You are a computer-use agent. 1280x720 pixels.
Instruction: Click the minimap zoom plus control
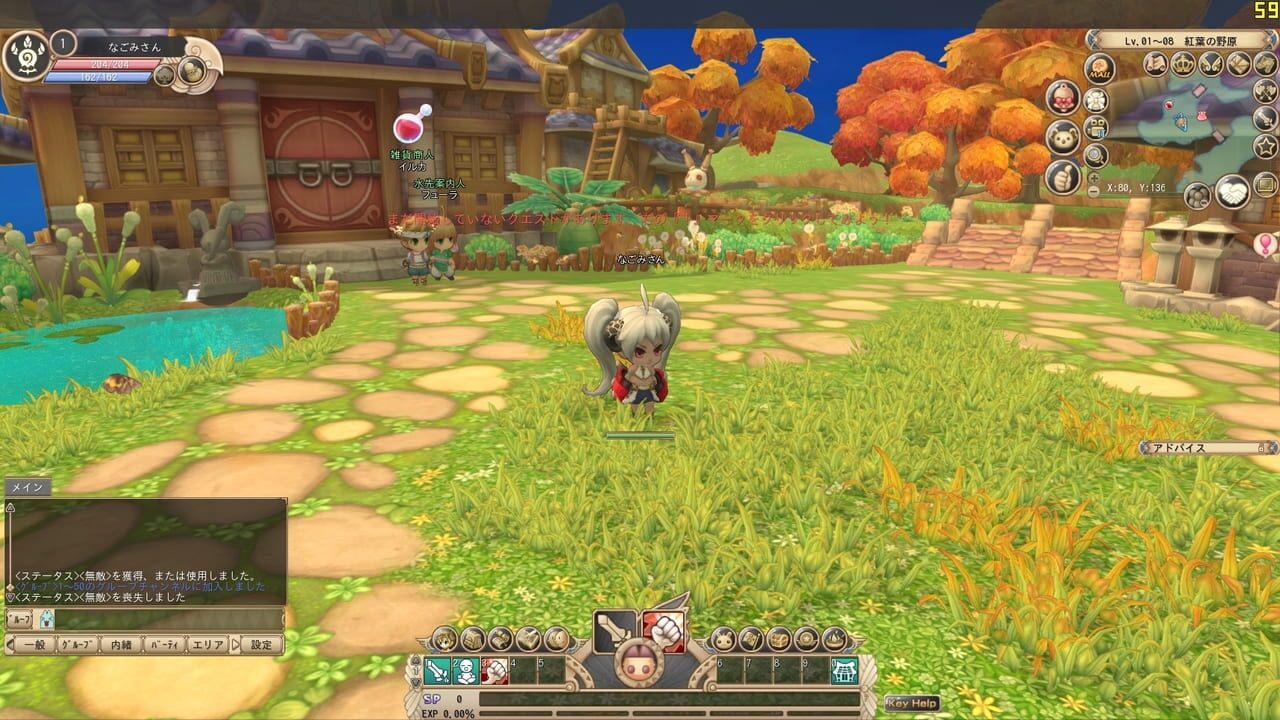click(x=1093, y=178)
